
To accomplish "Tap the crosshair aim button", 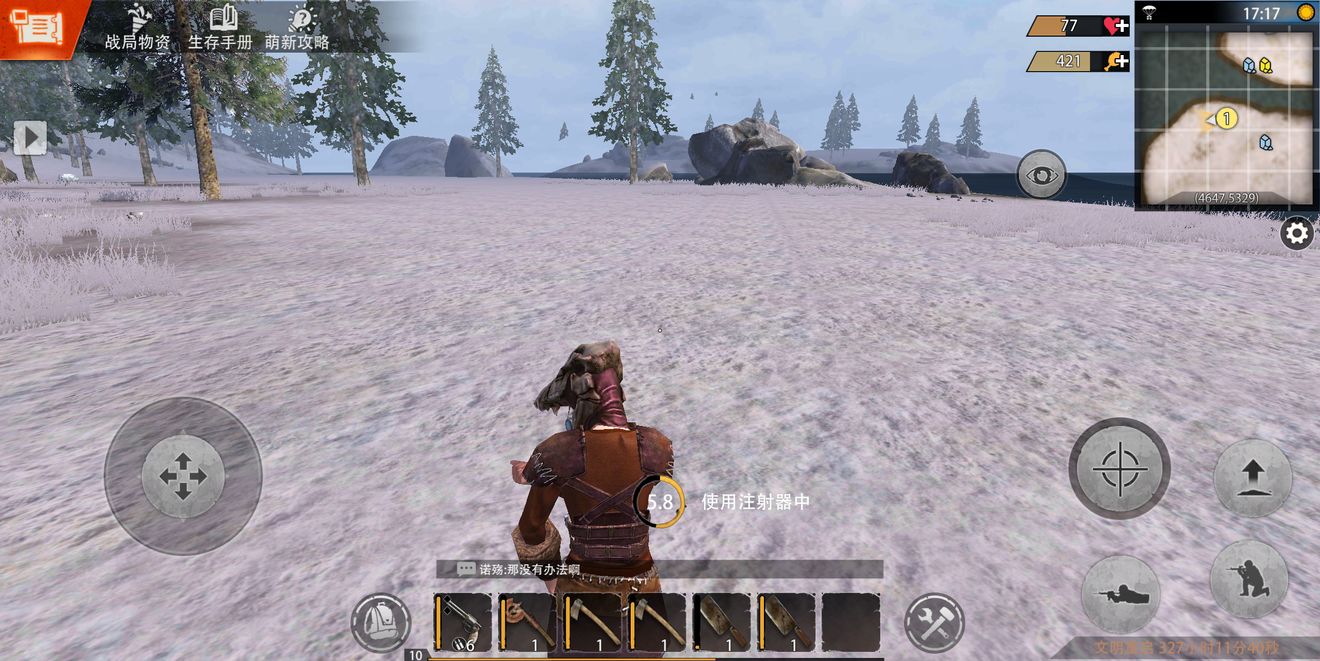I will 1119,467.
